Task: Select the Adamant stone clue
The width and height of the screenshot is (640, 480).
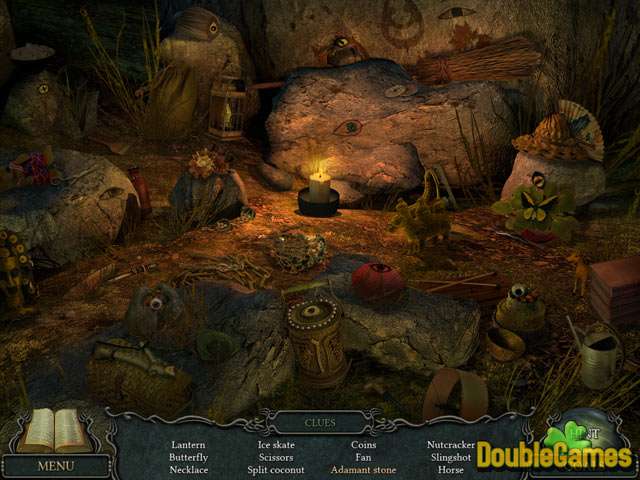Action: [364, 469]
